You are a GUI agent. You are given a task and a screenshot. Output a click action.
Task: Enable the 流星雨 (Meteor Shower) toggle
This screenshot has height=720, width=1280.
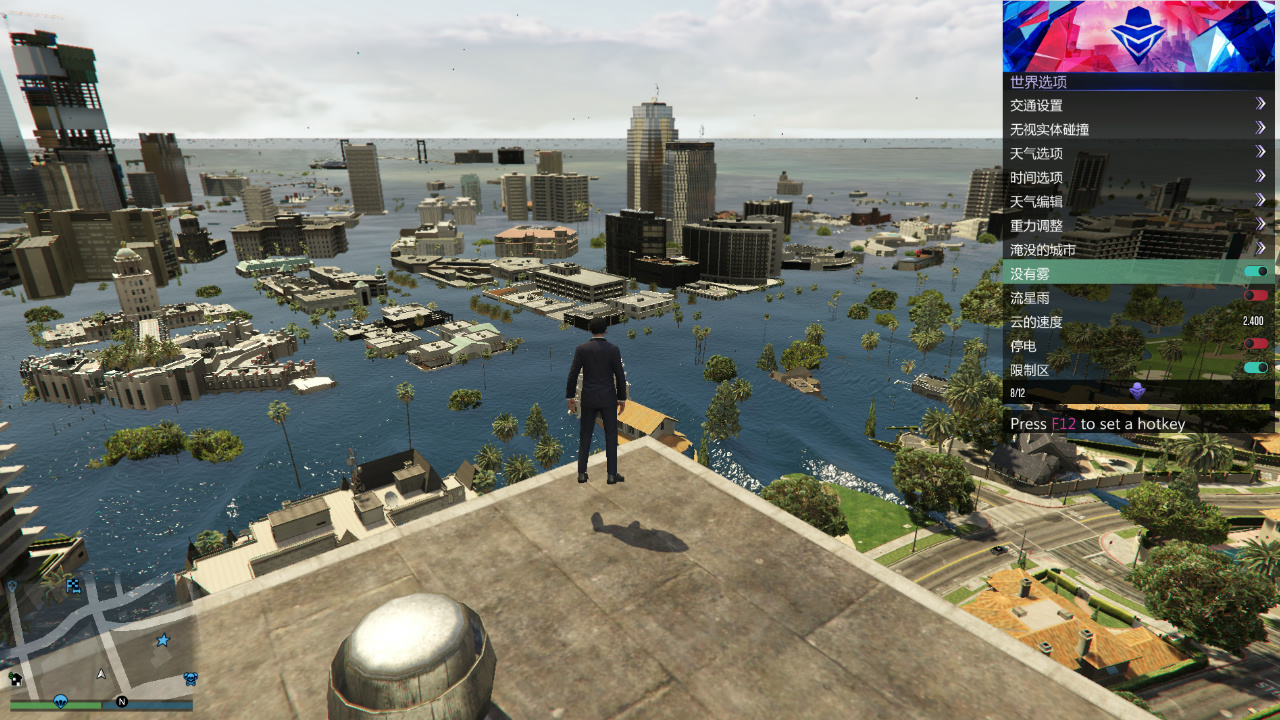tap(1257, 297)
